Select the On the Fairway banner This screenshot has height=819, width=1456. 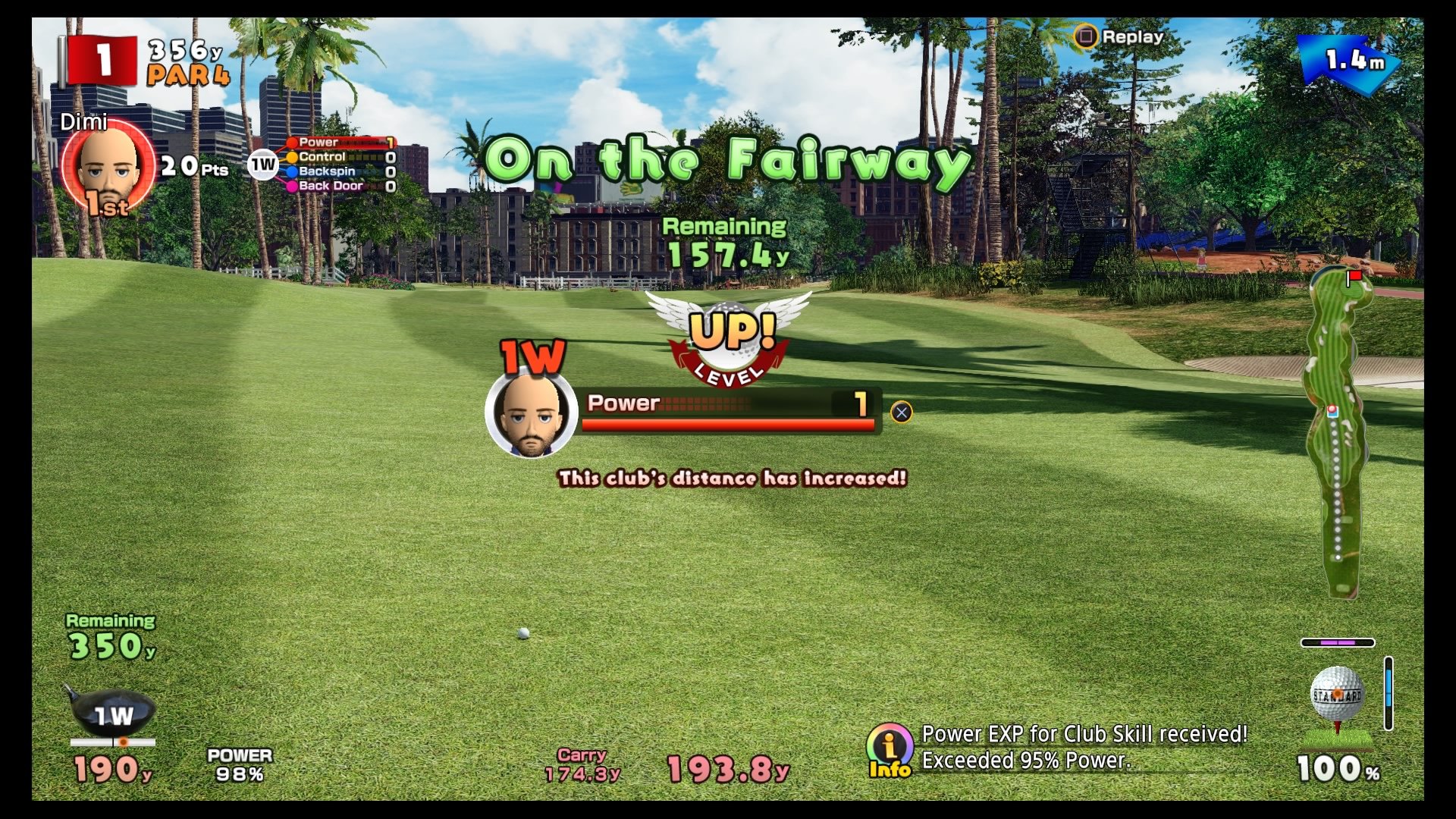click(x=728, y=159)
